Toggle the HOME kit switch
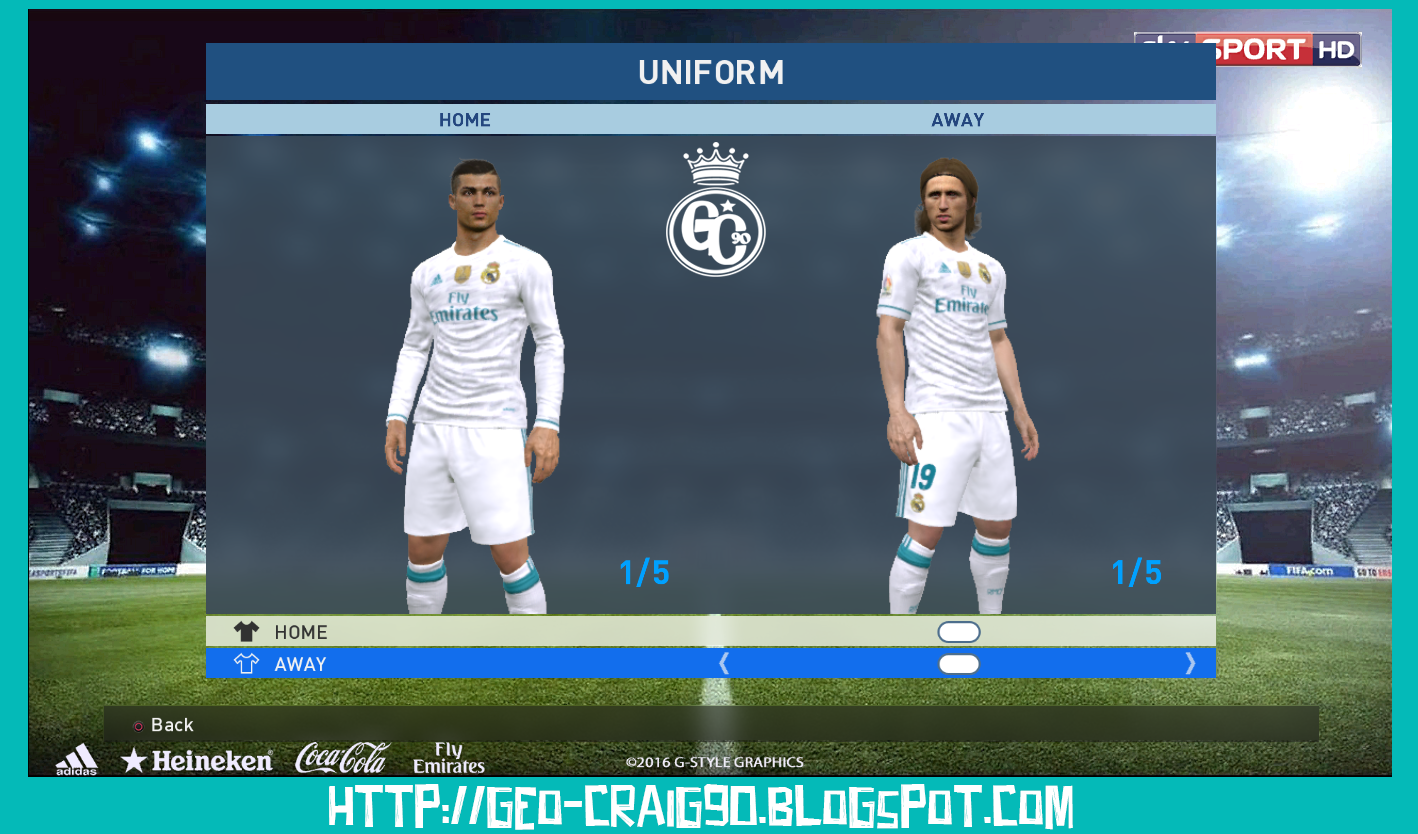1418x834 pixels. coord(959,631)
